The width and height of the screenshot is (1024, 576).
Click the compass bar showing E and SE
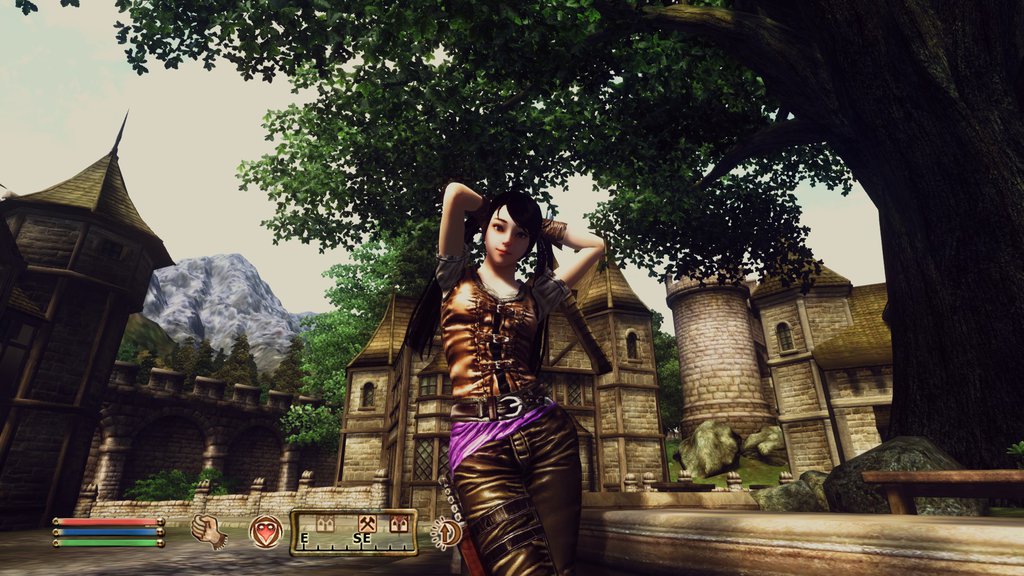(x=353, y=532)
